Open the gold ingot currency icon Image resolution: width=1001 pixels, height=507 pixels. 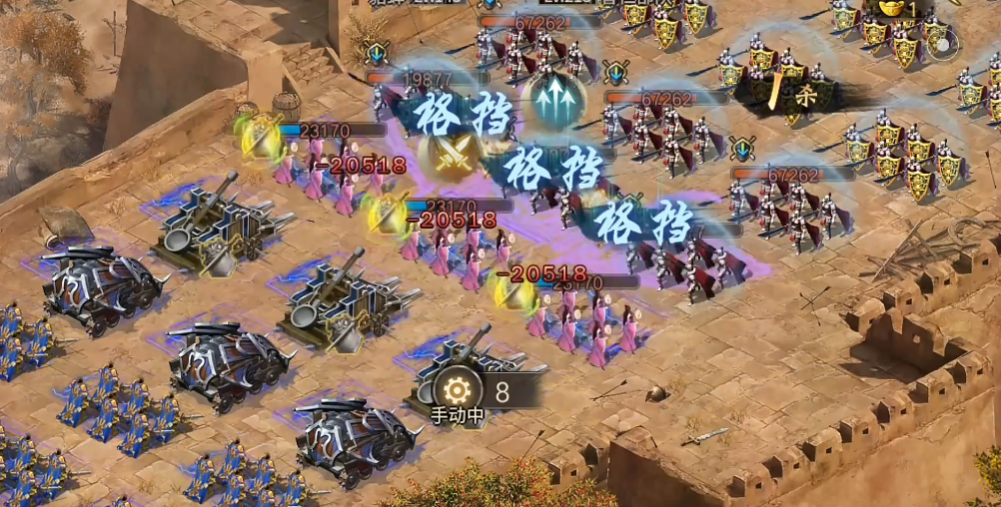[893, 8]
